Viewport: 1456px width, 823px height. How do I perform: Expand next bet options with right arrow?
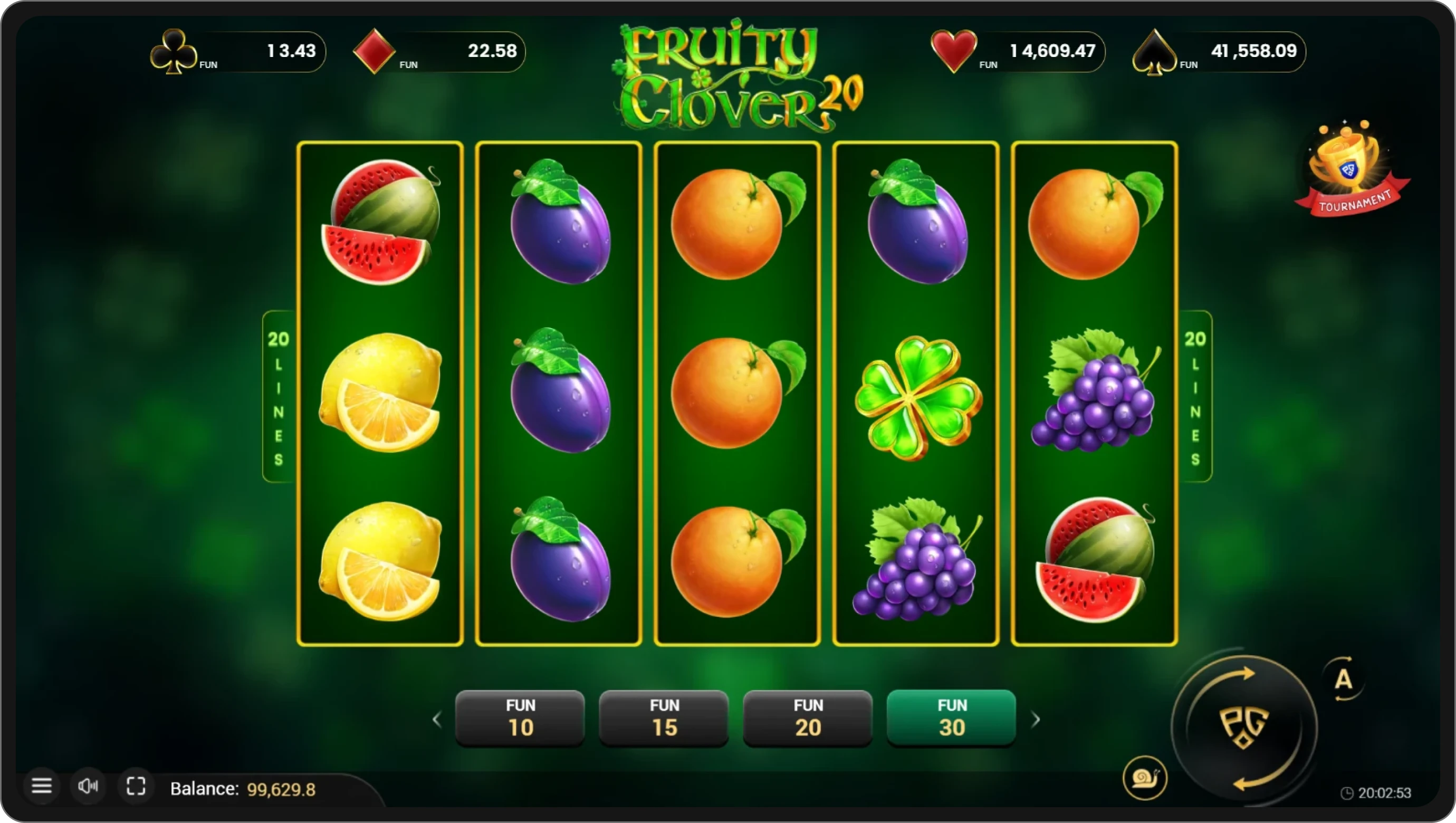[1037, 719]
